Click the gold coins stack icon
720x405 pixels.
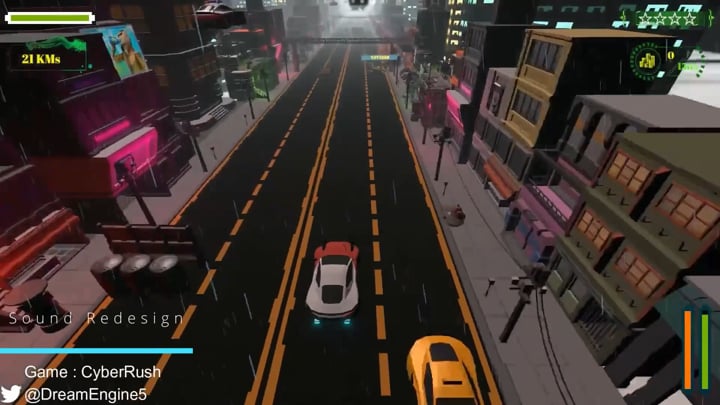pos(646,60)
